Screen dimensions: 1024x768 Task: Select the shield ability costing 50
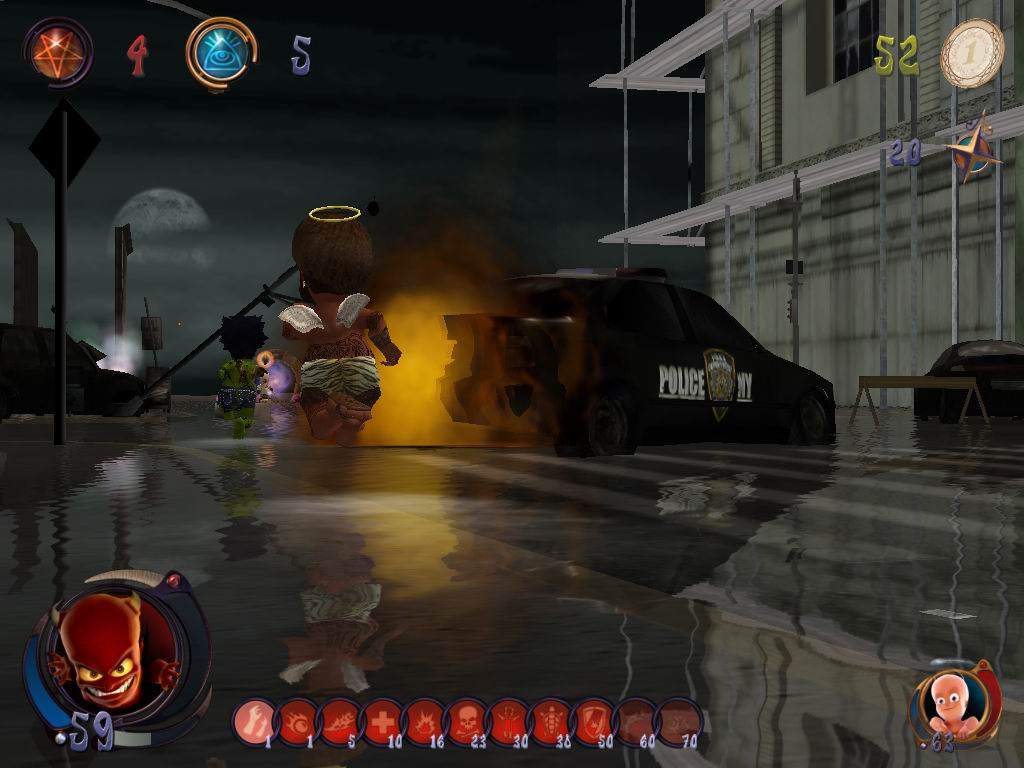(x=593, y=720)
